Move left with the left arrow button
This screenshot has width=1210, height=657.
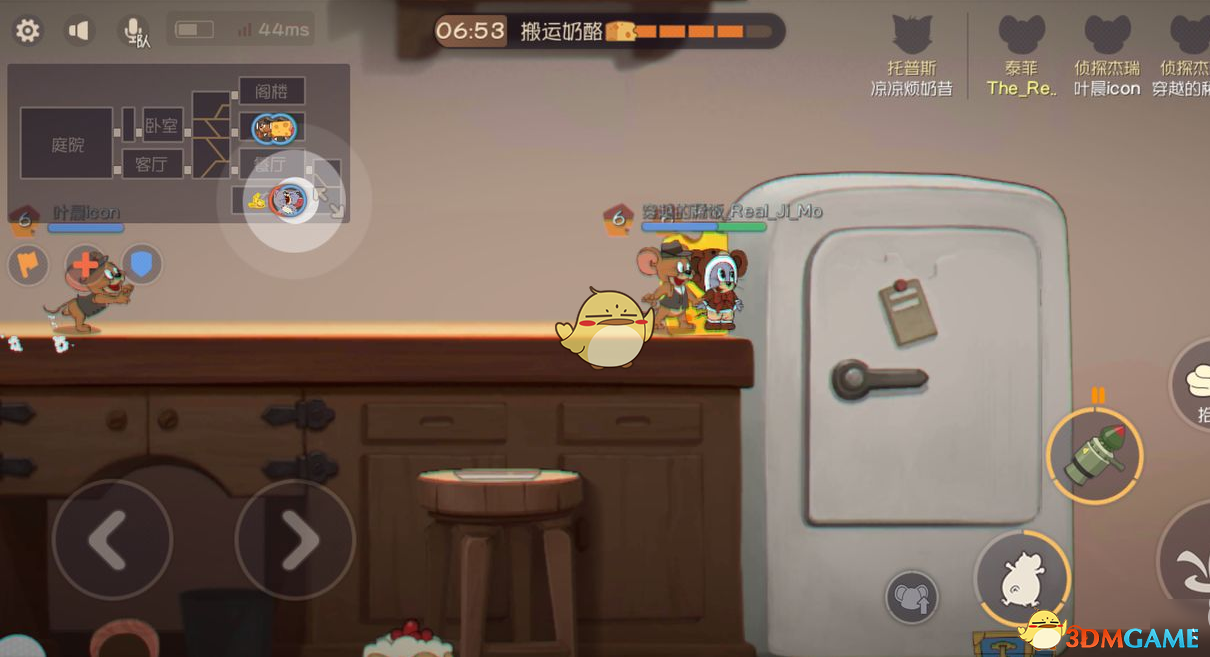(x=111, y=540)
